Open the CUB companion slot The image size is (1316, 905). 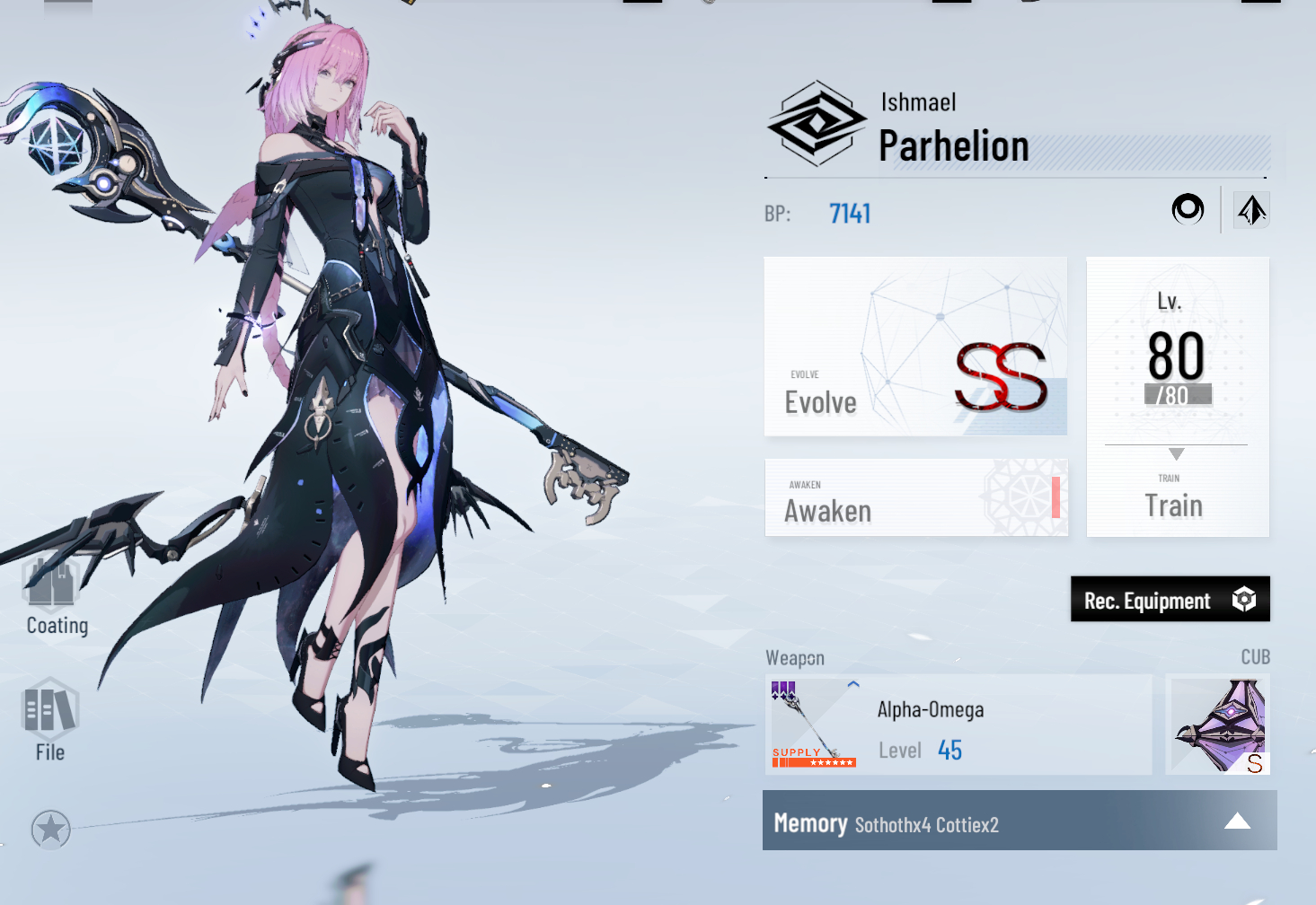tap(1218, 725)
